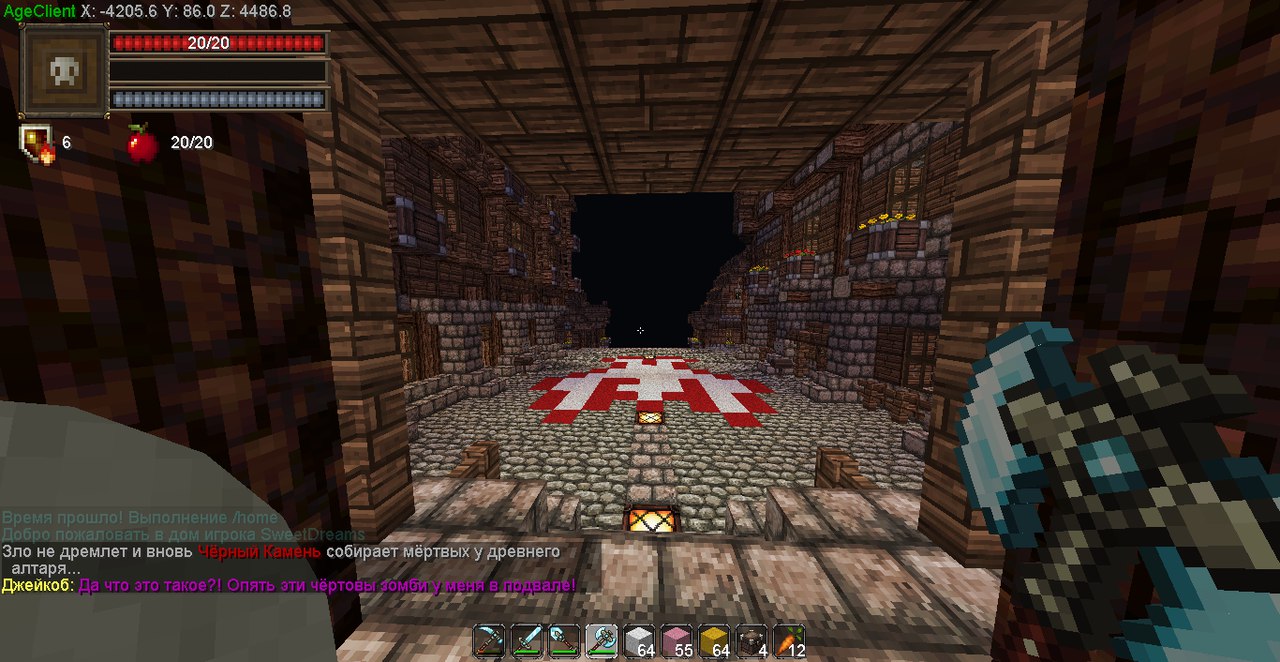This screenshot has height=662, width=1280.
Task: Click the Джейкоб chat message line
Action: [289, 585]
